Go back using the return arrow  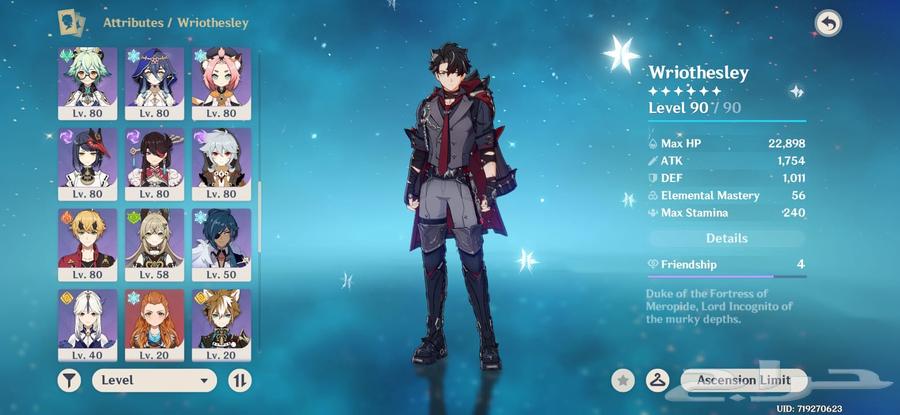point(828,22)
